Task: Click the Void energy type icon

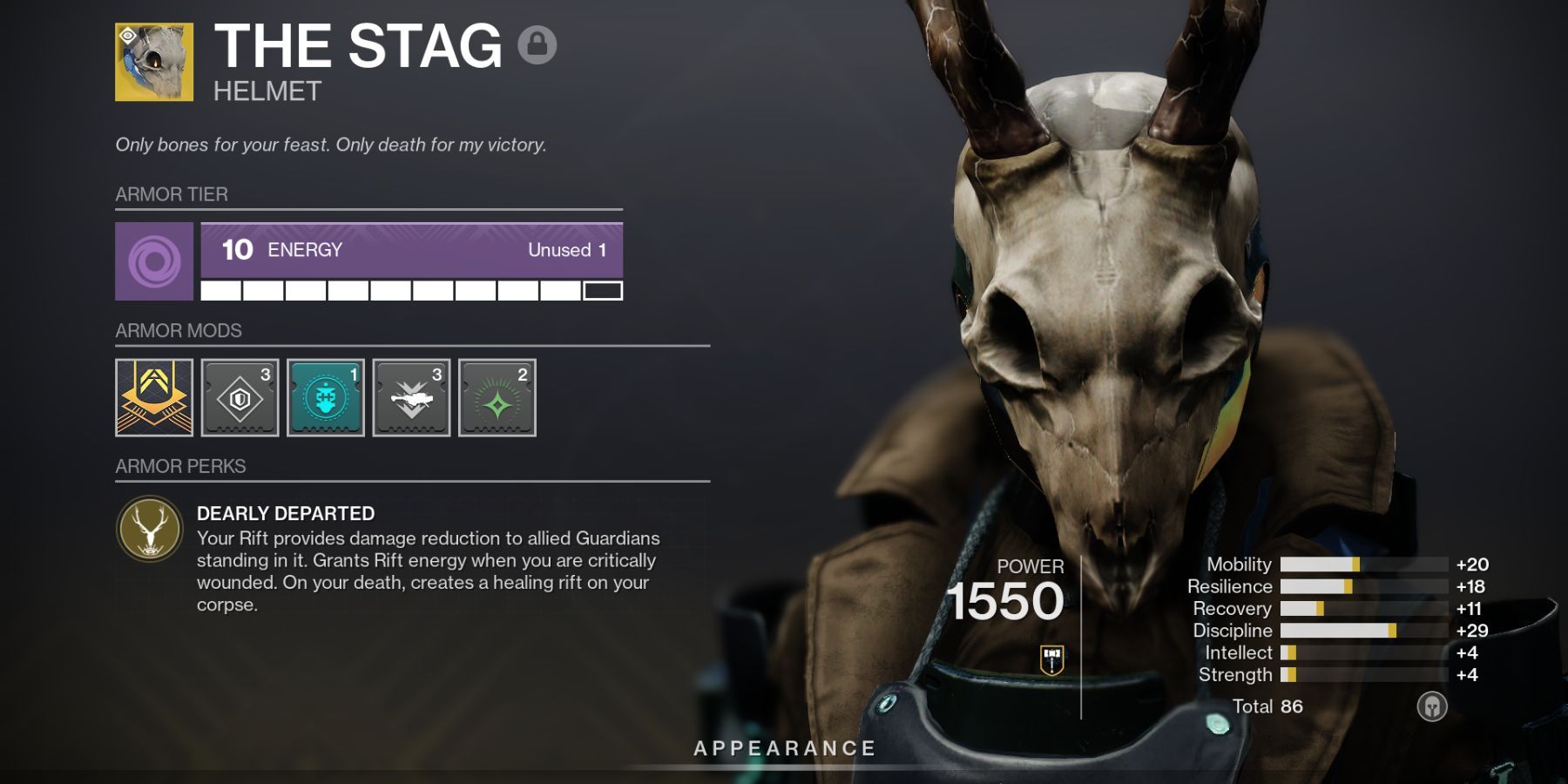Action: pos(153,261)
